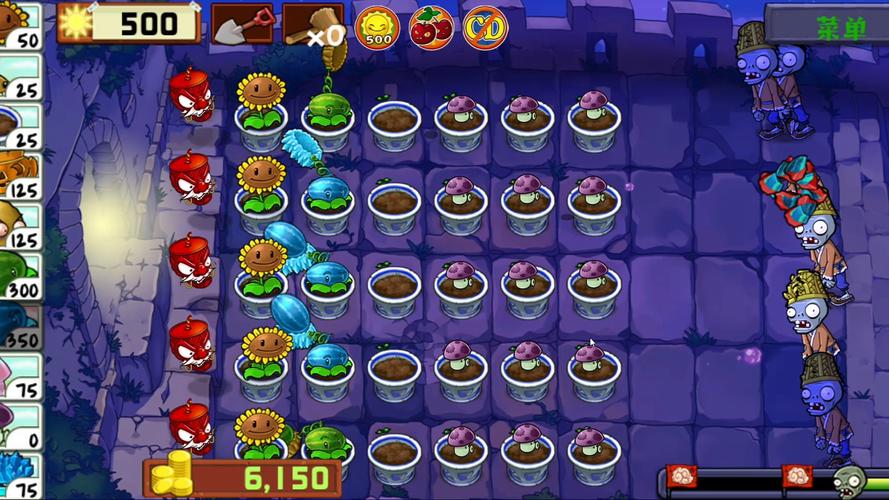889x500 pixels.
Task: Trigger the cherry bomb power-up
Action: [x=431, y=27]
